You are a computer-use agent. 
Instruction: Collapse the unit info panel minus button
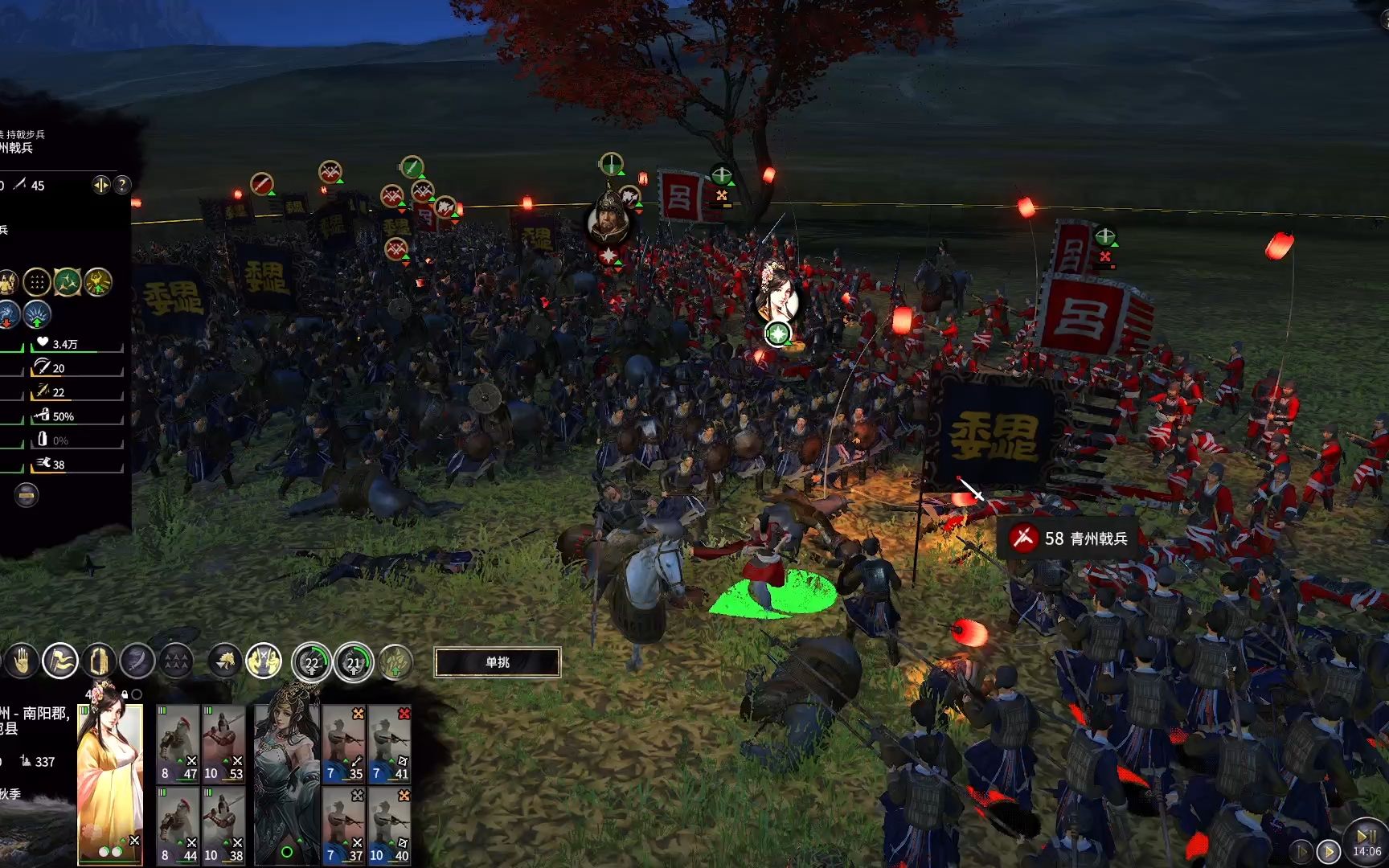(27, 495)
